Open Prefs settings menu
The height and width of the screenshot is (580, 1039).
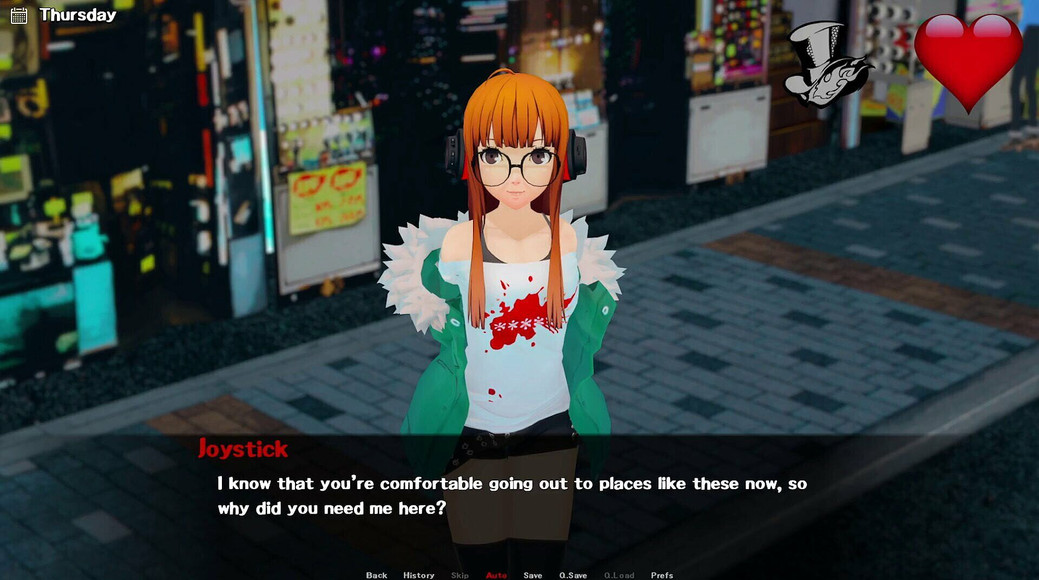[662, 575]
